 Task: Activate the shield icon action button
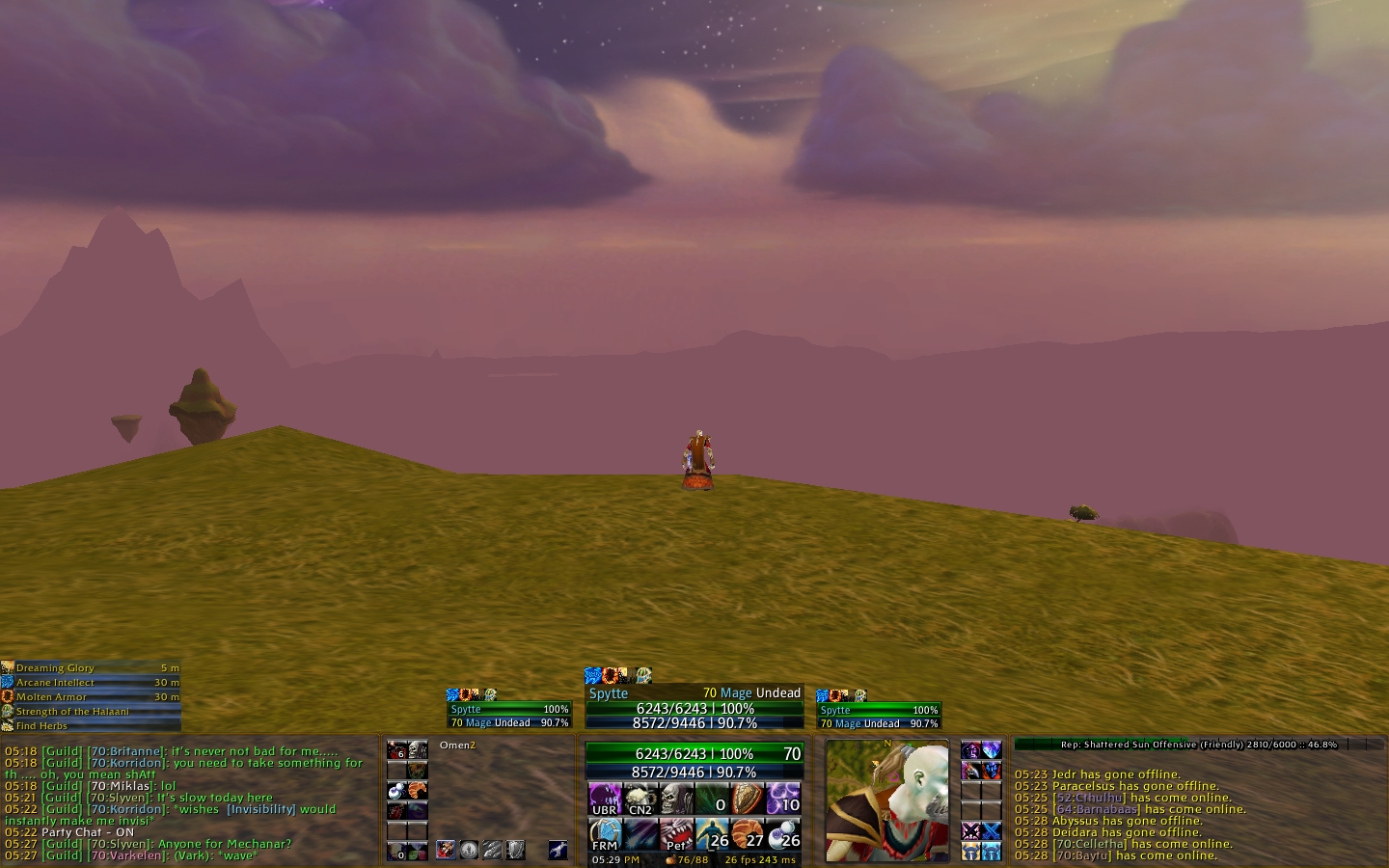pos(749,799)
